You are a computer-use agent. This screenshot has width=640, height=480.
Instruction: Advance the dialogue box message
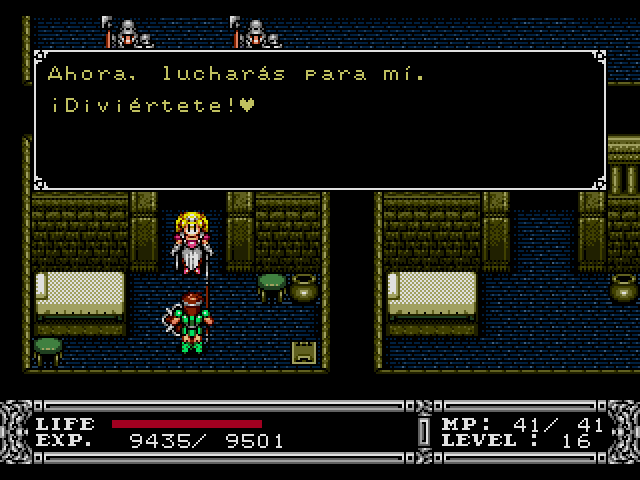tap(319, 120)
